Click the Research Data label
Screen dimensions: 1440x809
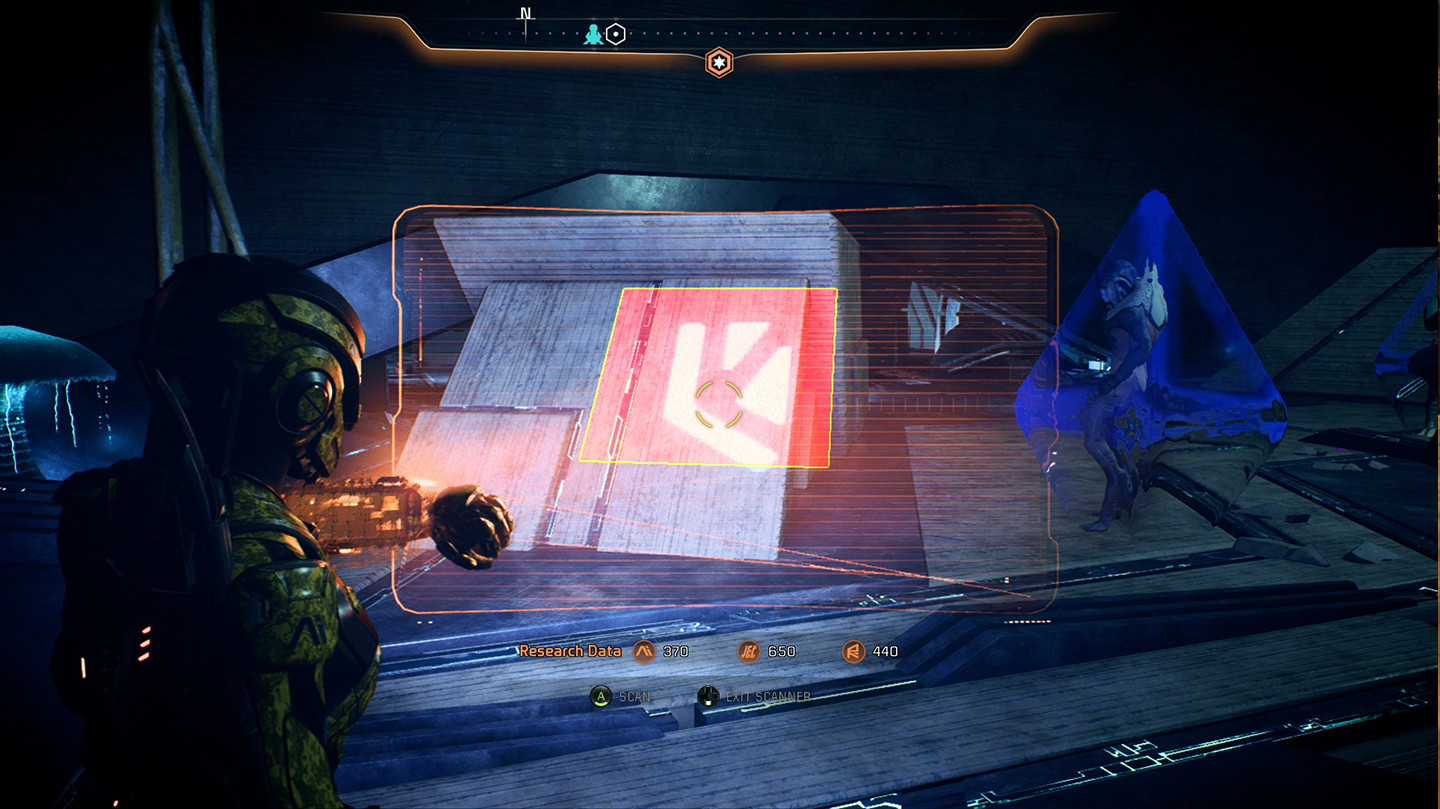coord(570,650)
